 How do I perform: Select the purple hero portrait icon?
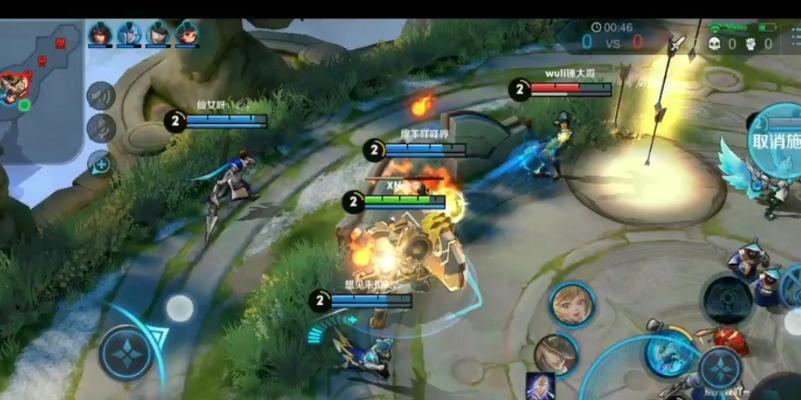[x=540, y=387]
